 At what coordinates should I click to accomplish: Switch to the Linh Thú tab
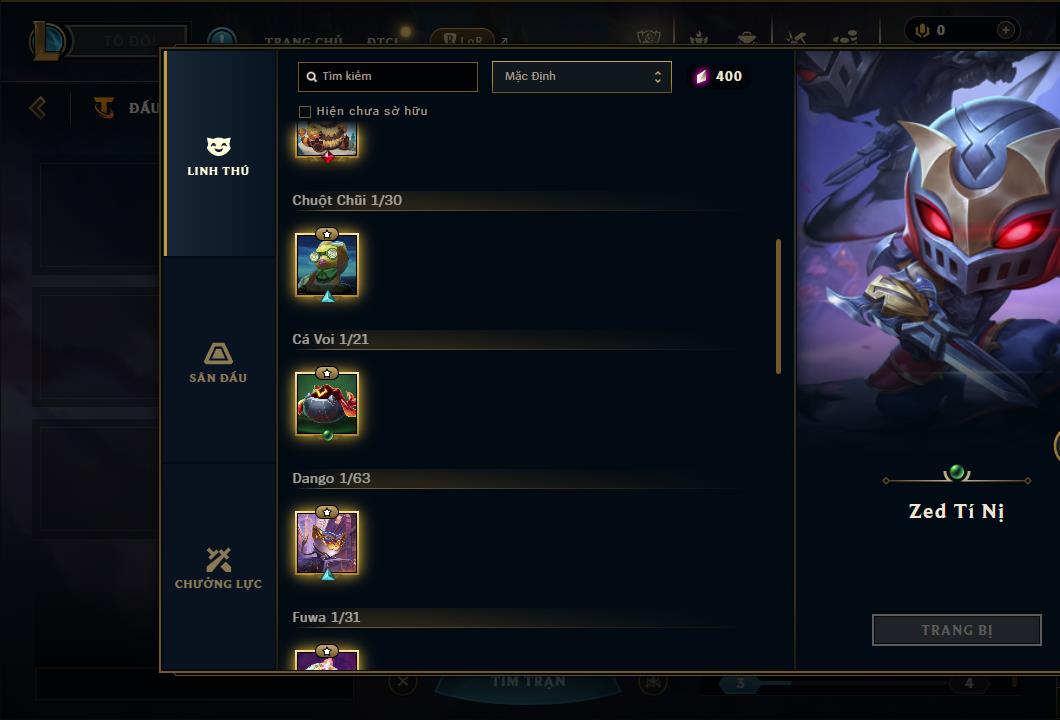point(218,156)
